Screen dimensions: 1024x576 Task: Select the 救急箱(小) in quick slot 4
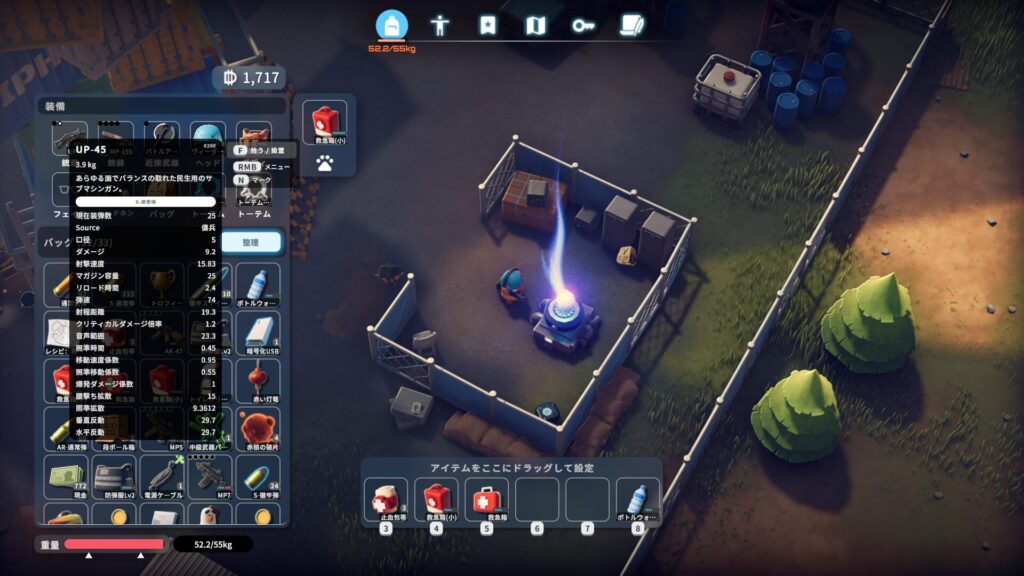[436, 499]
